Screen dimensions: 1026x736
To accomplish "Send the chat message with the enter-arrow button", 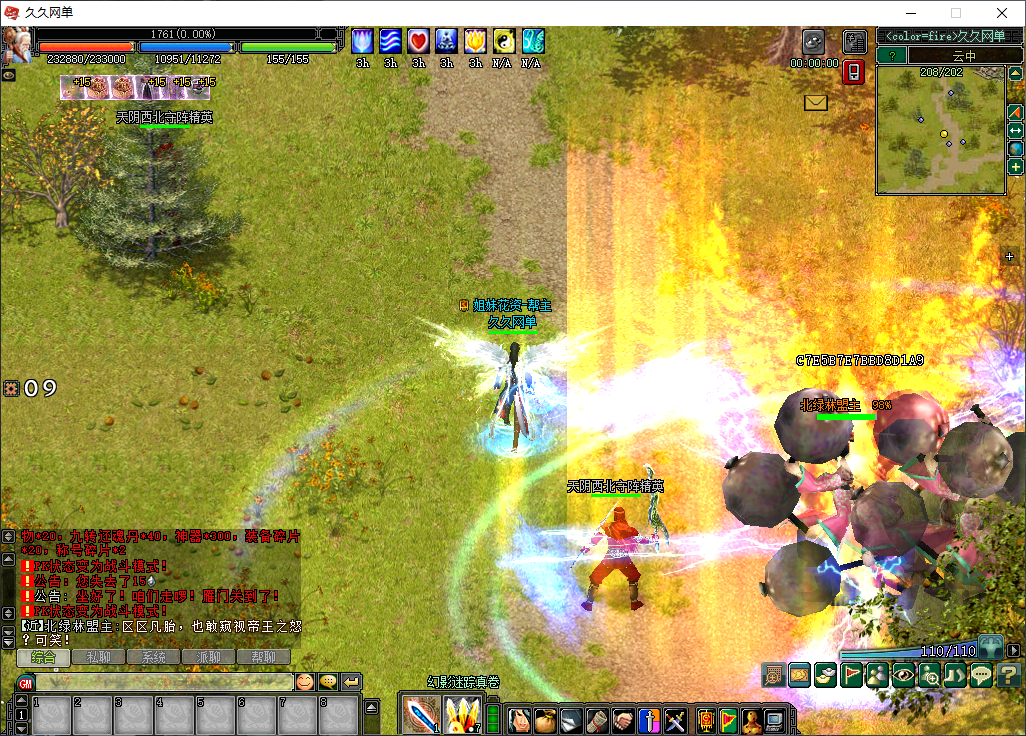I will click(x=351, y=682).
